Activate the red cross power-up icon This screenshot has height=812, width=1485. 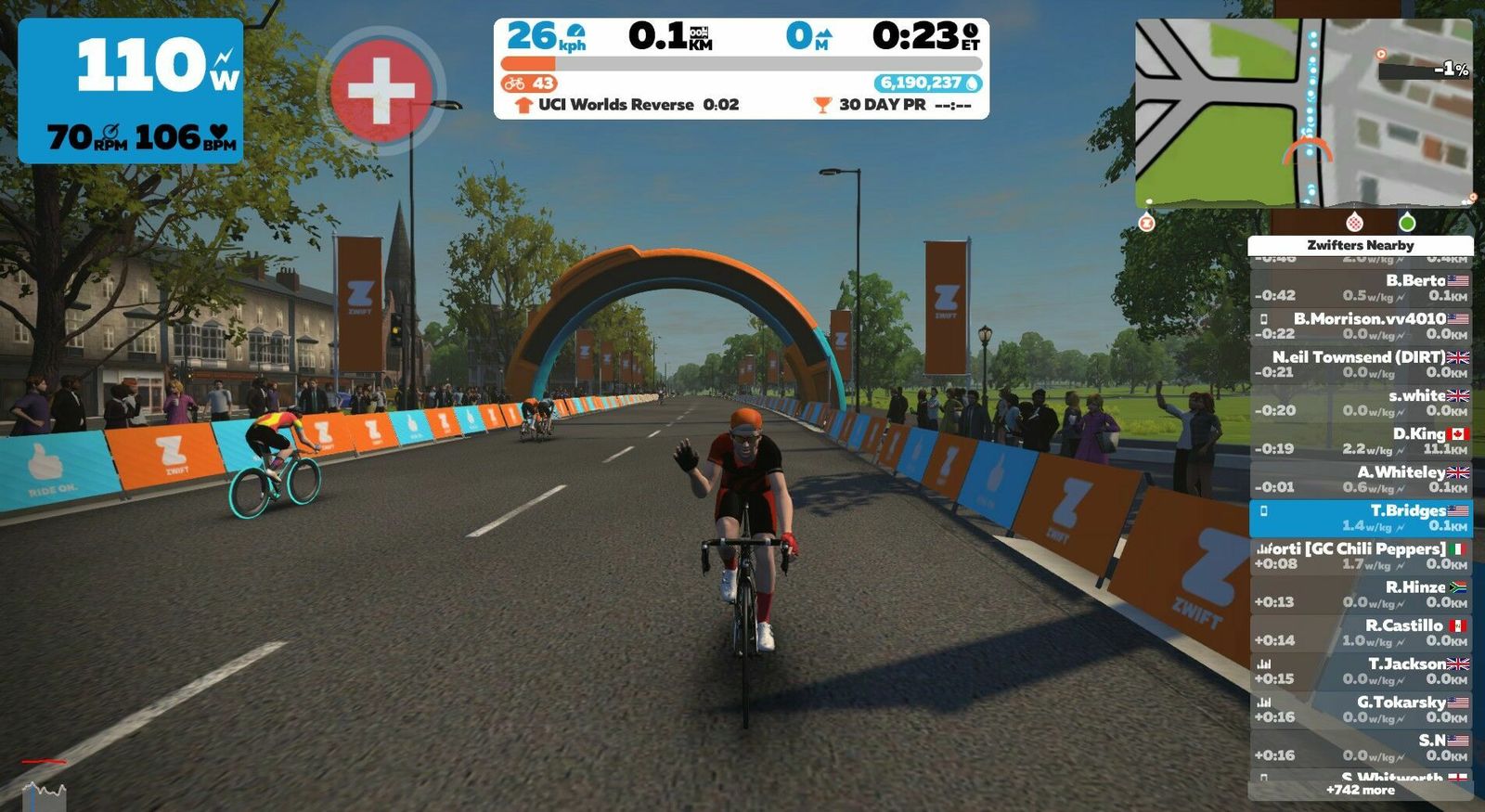coord(381,90)
